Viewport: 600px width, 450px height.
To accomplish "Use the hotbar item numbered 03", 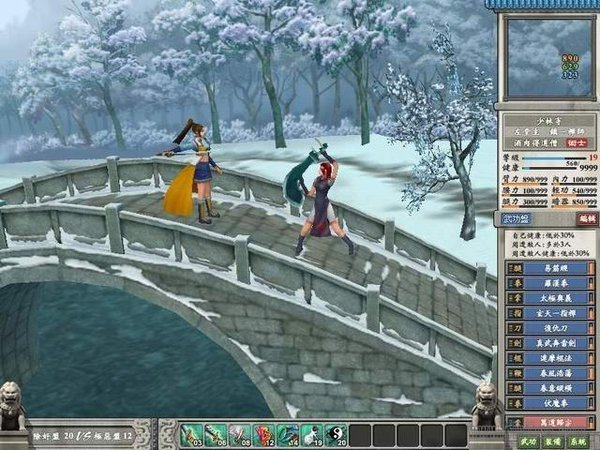I will pos(191,435).
